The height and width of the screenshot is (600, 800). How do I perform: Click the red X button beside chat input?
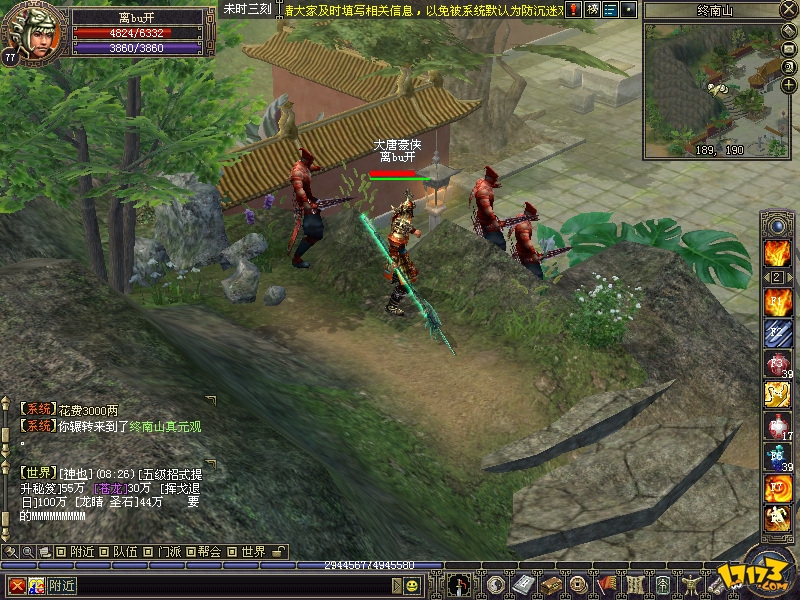click(17, 585)
